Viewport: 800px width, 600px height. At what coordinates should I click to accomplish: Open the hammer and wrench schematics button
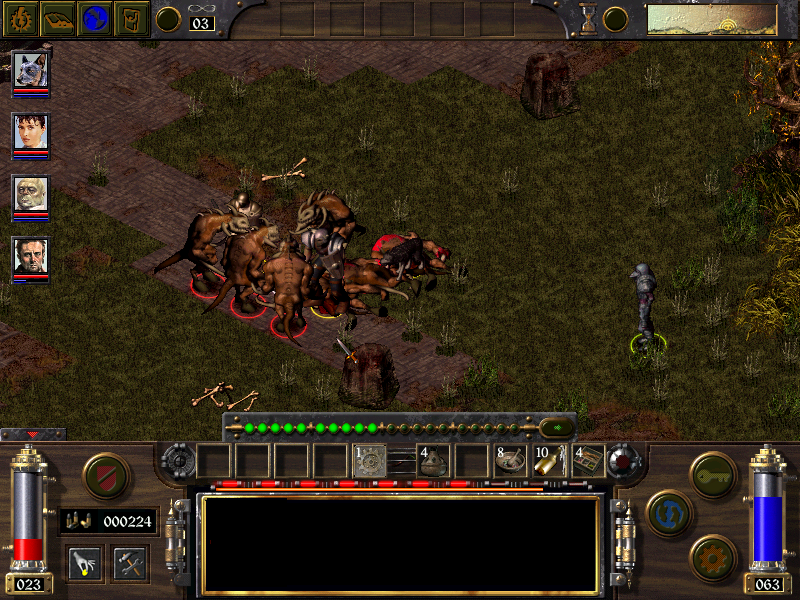coord(129,562)
